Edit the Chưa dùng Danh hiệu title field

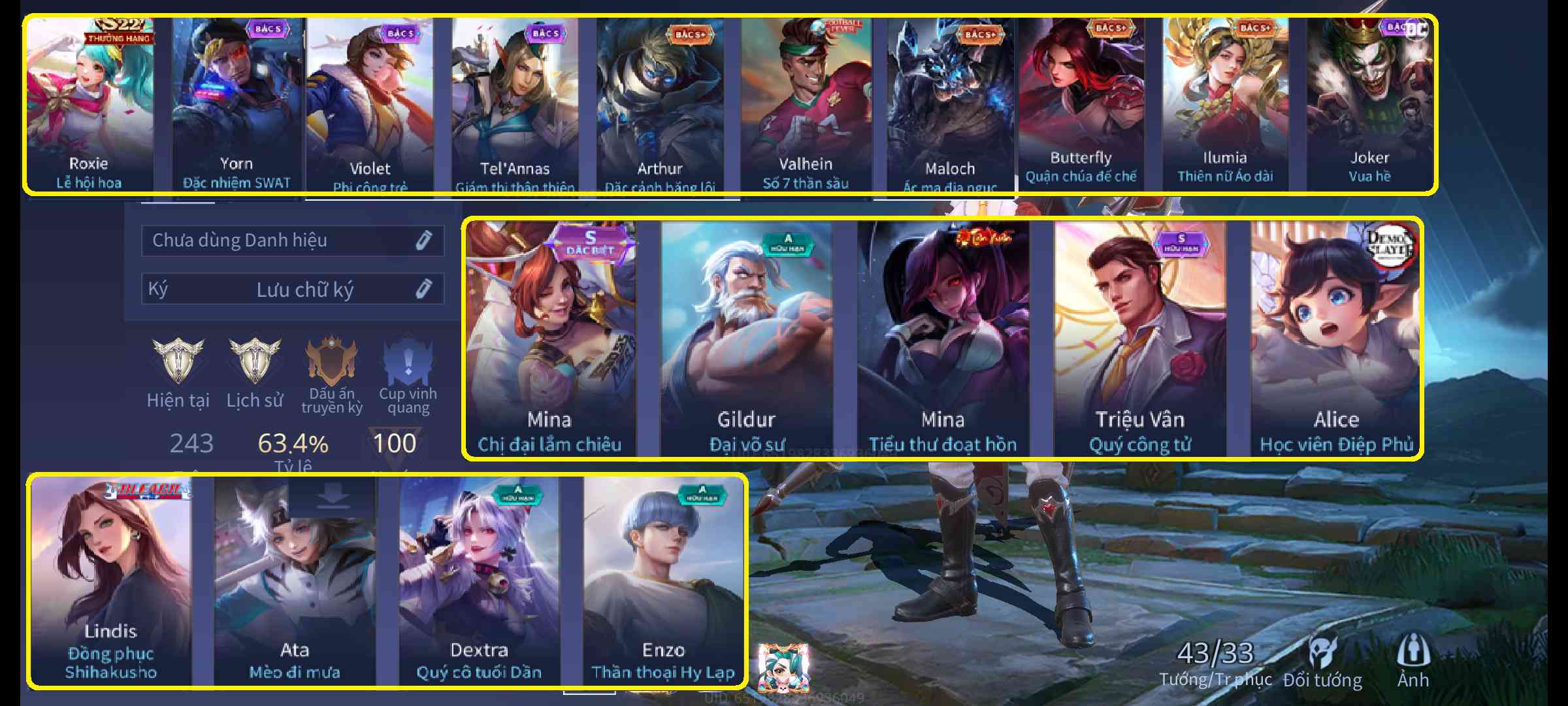click(x=293, y=241)
